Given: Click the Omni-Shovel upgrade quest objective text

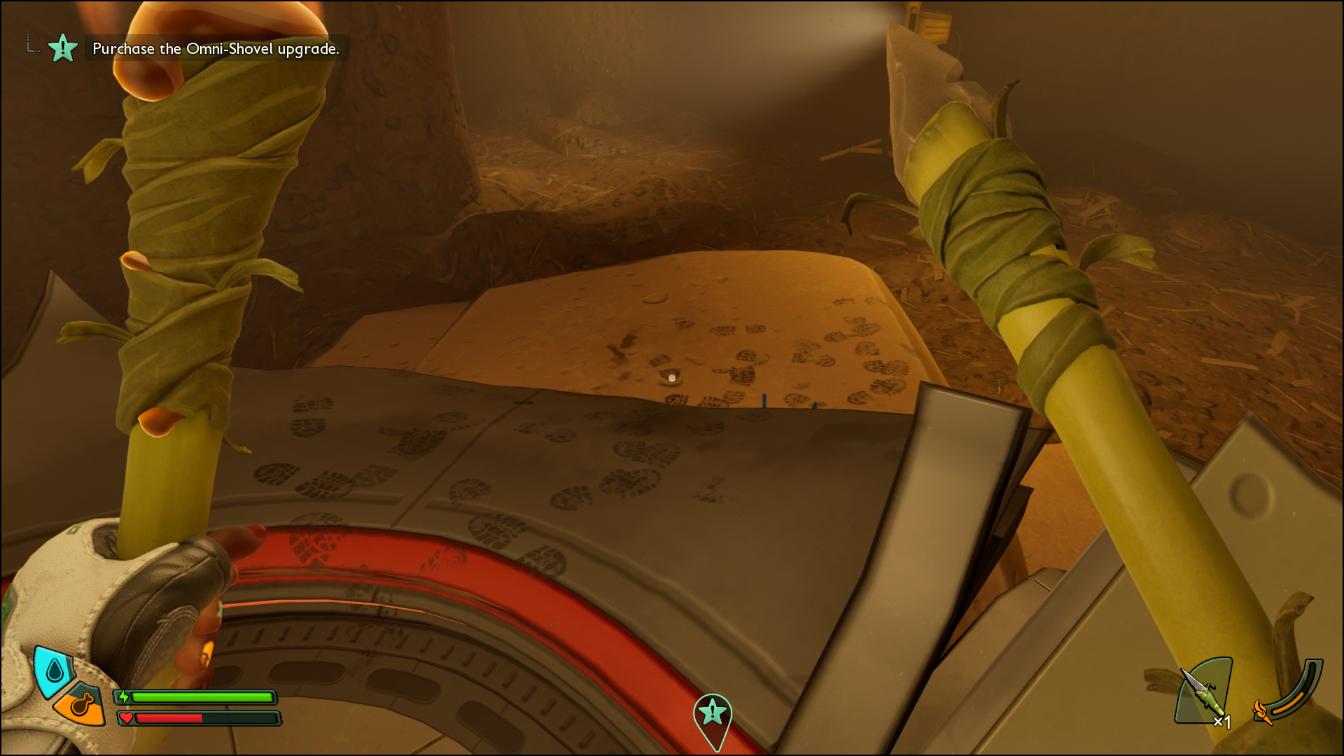Looking at the screenshot, I should (216, 48).
